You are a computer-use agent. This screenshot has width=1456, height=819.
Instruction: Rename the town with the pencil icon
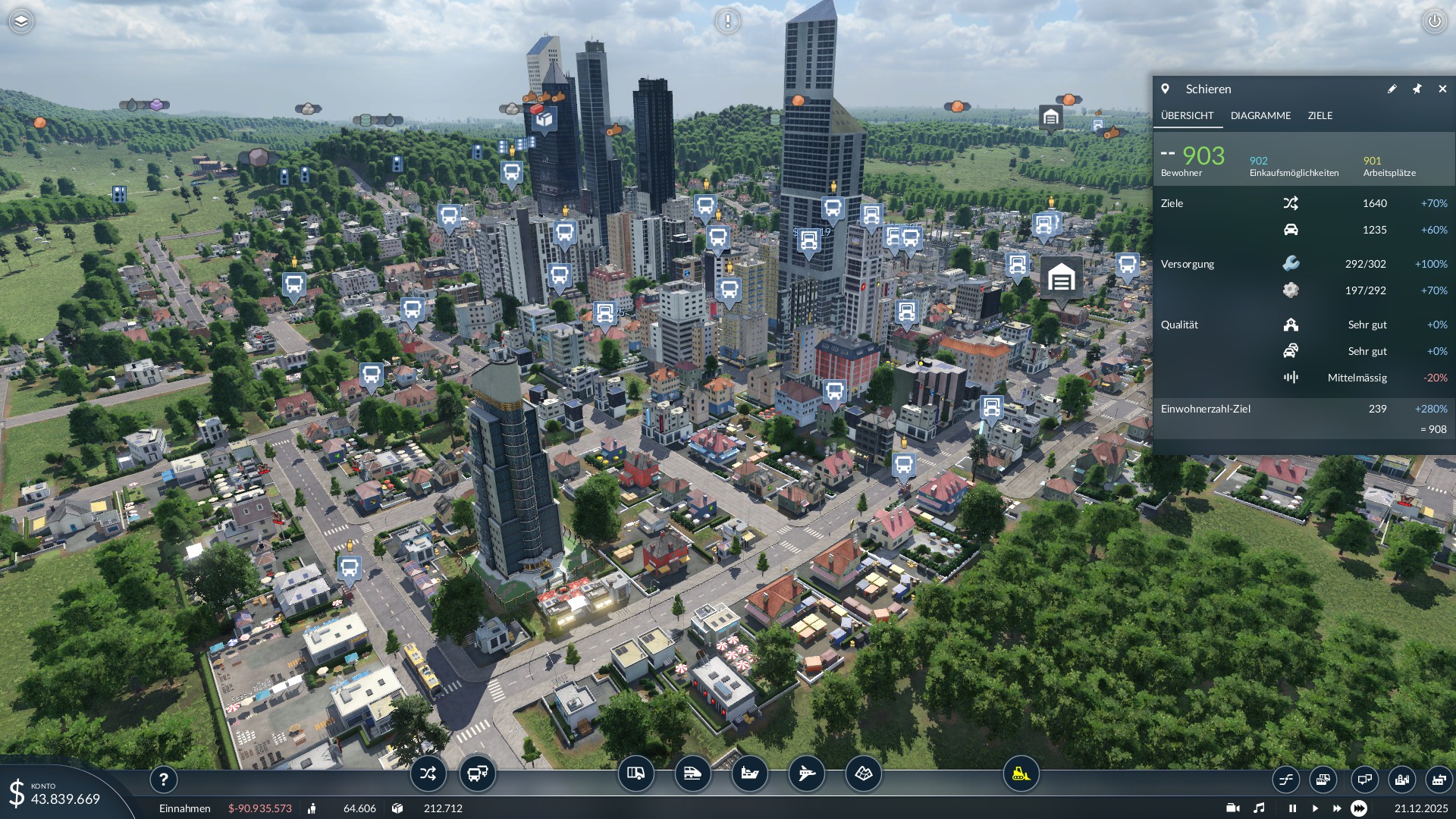click(1392, 89)
